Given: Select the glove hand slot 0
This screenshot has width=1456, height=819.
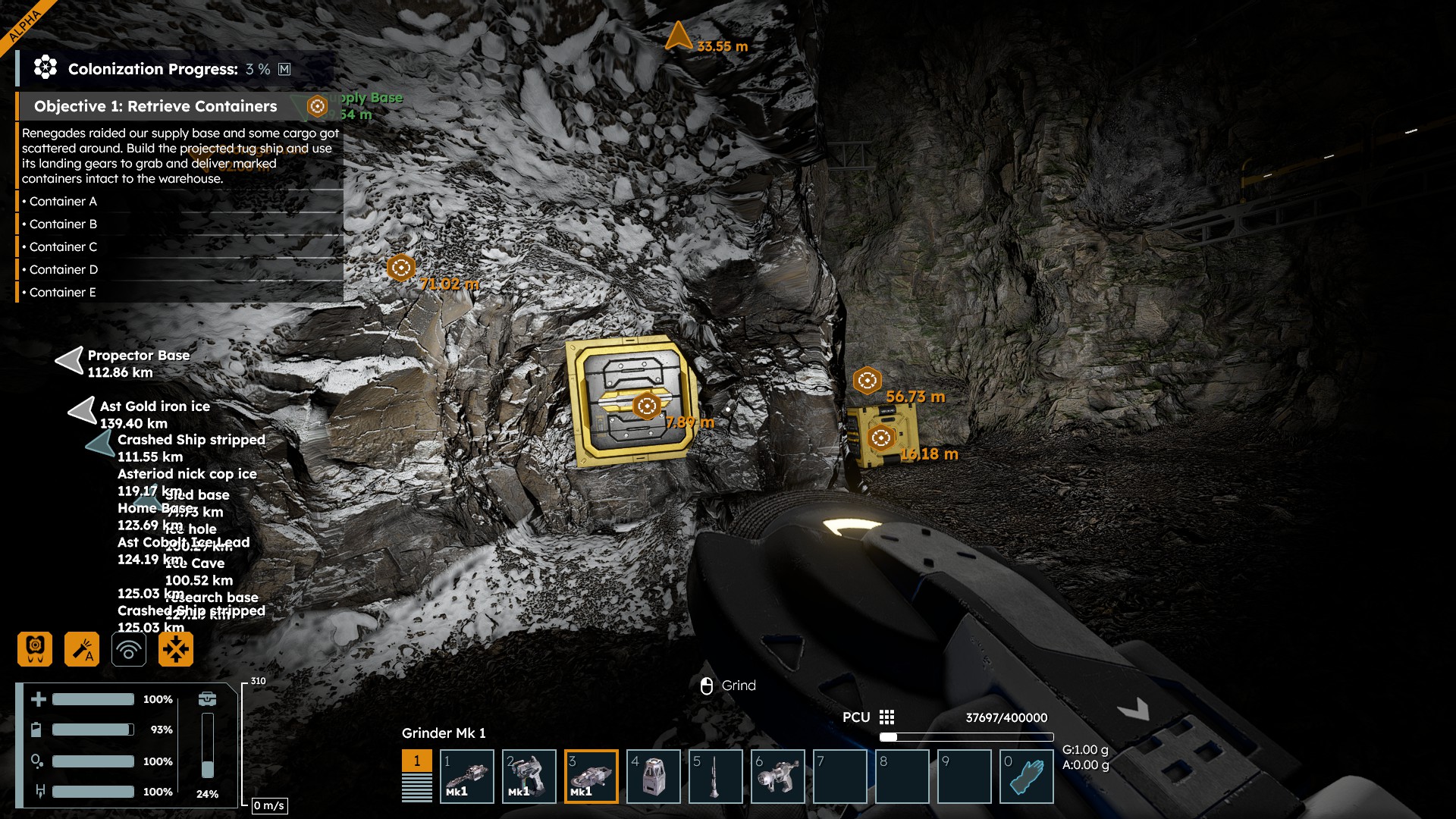Looking at the screenshot, I should 1027,777.
